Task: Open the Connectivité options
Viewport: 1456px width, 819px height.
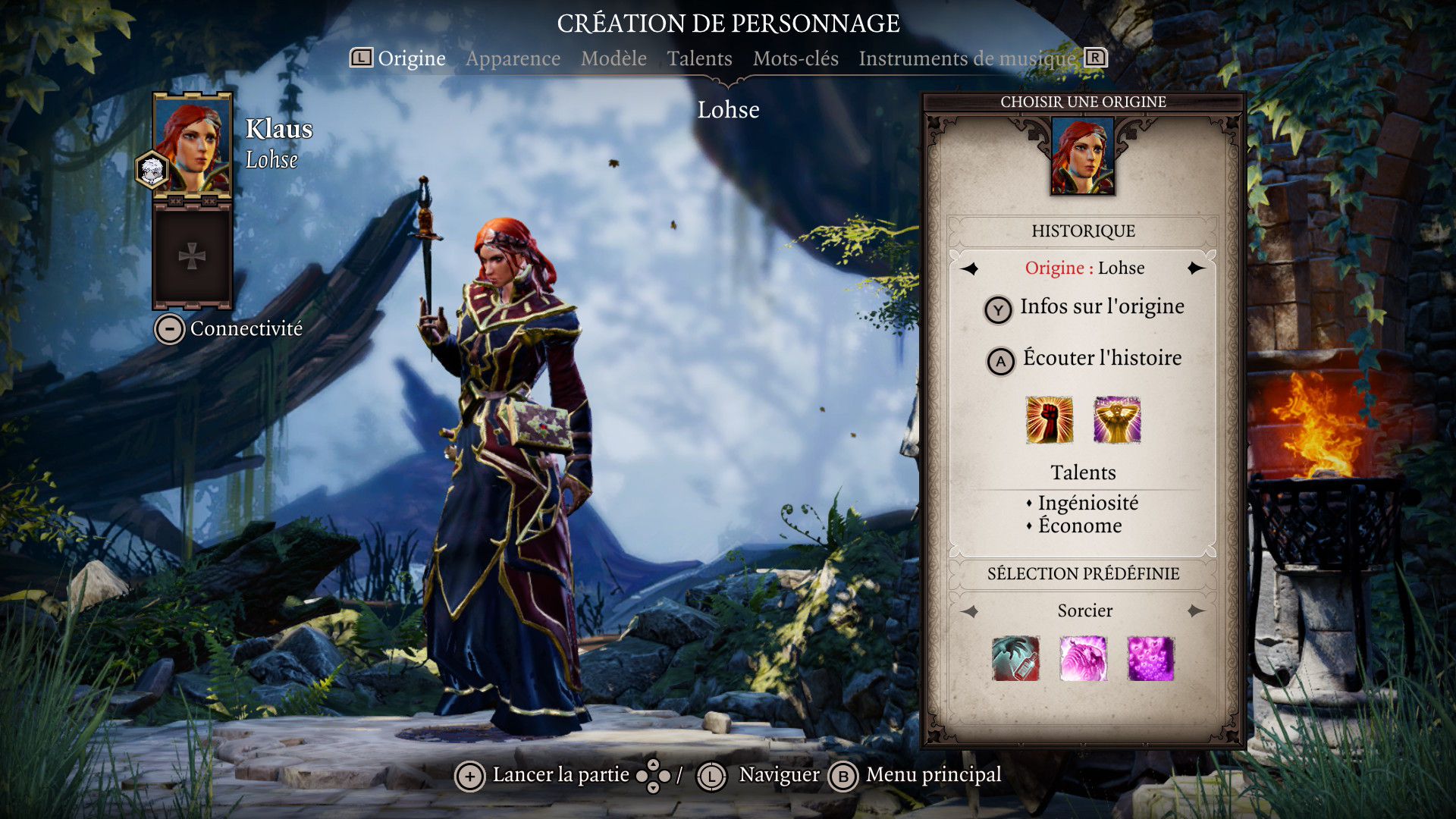Action: [x=229, y=329]
